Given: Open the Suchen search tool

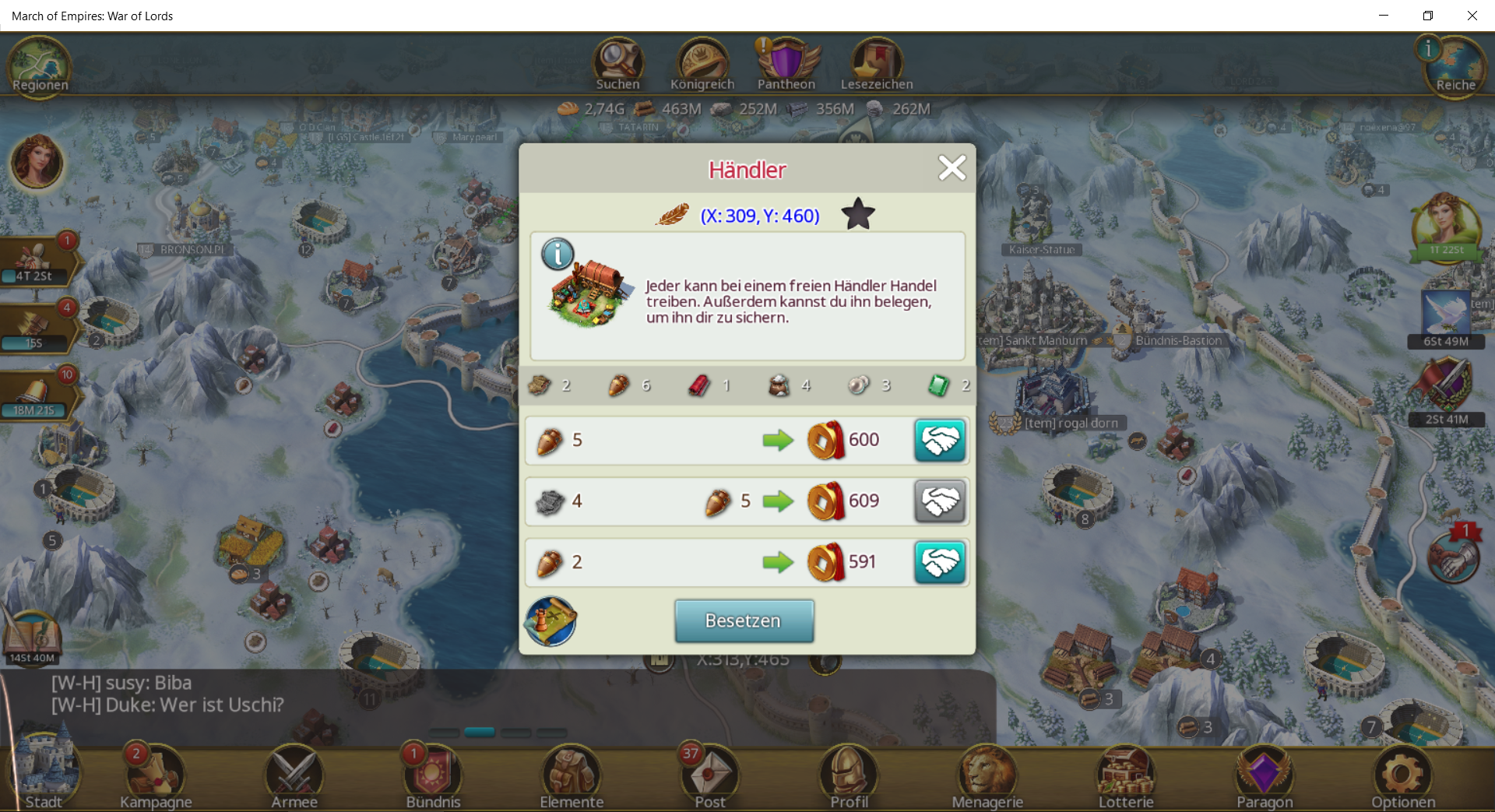Looking at the screenshot, I should (618, 65).
